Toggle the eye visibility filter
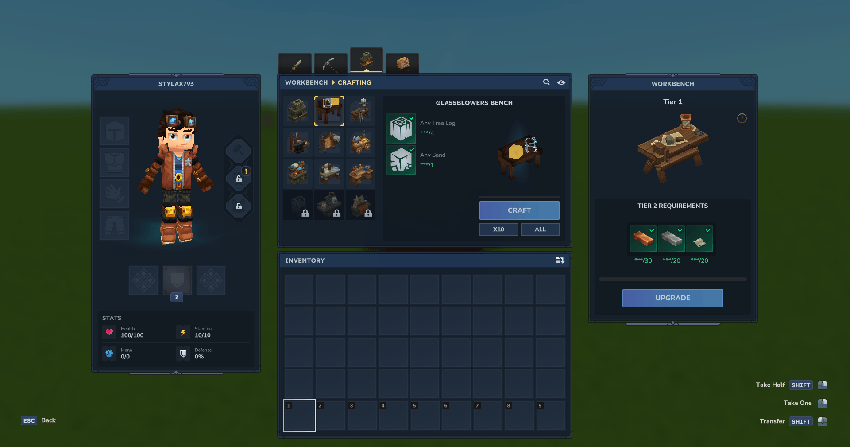The width and height of the screenshot is (850, 447). click(x=561, y=82)
